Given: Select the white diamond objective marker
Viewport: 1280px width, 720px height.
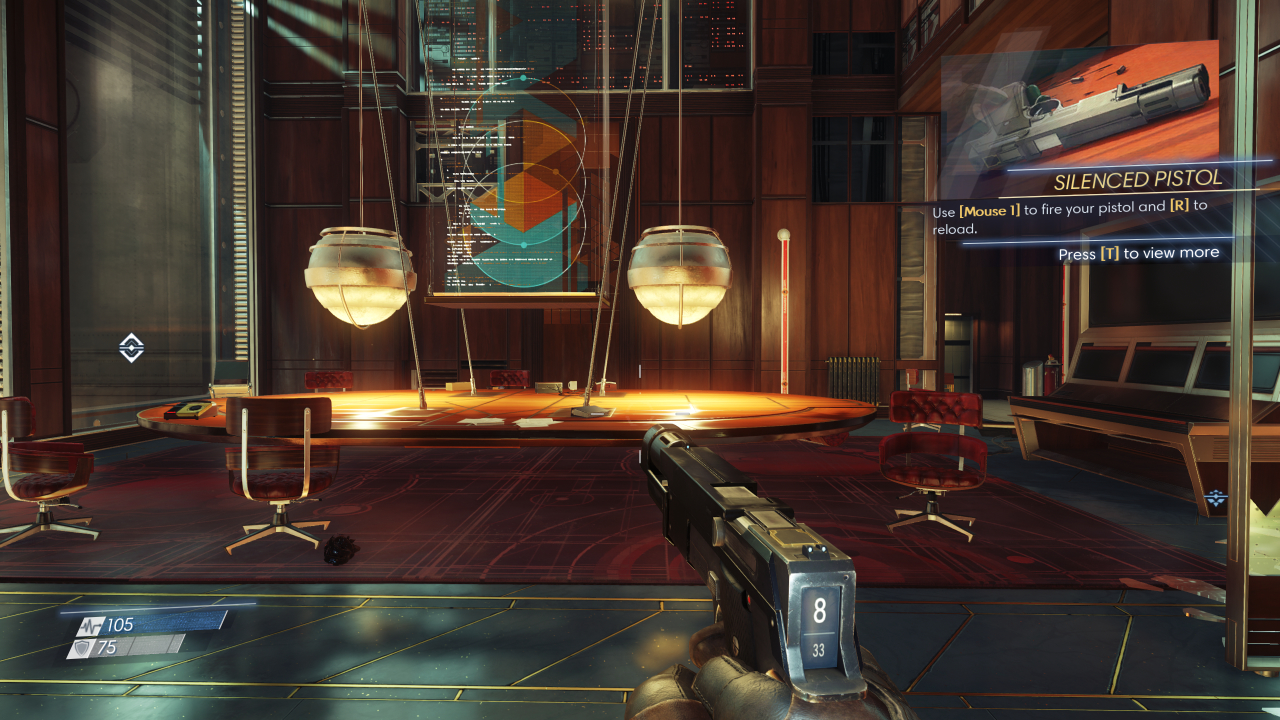Looking at the screenshot, I should click(132, 348).
